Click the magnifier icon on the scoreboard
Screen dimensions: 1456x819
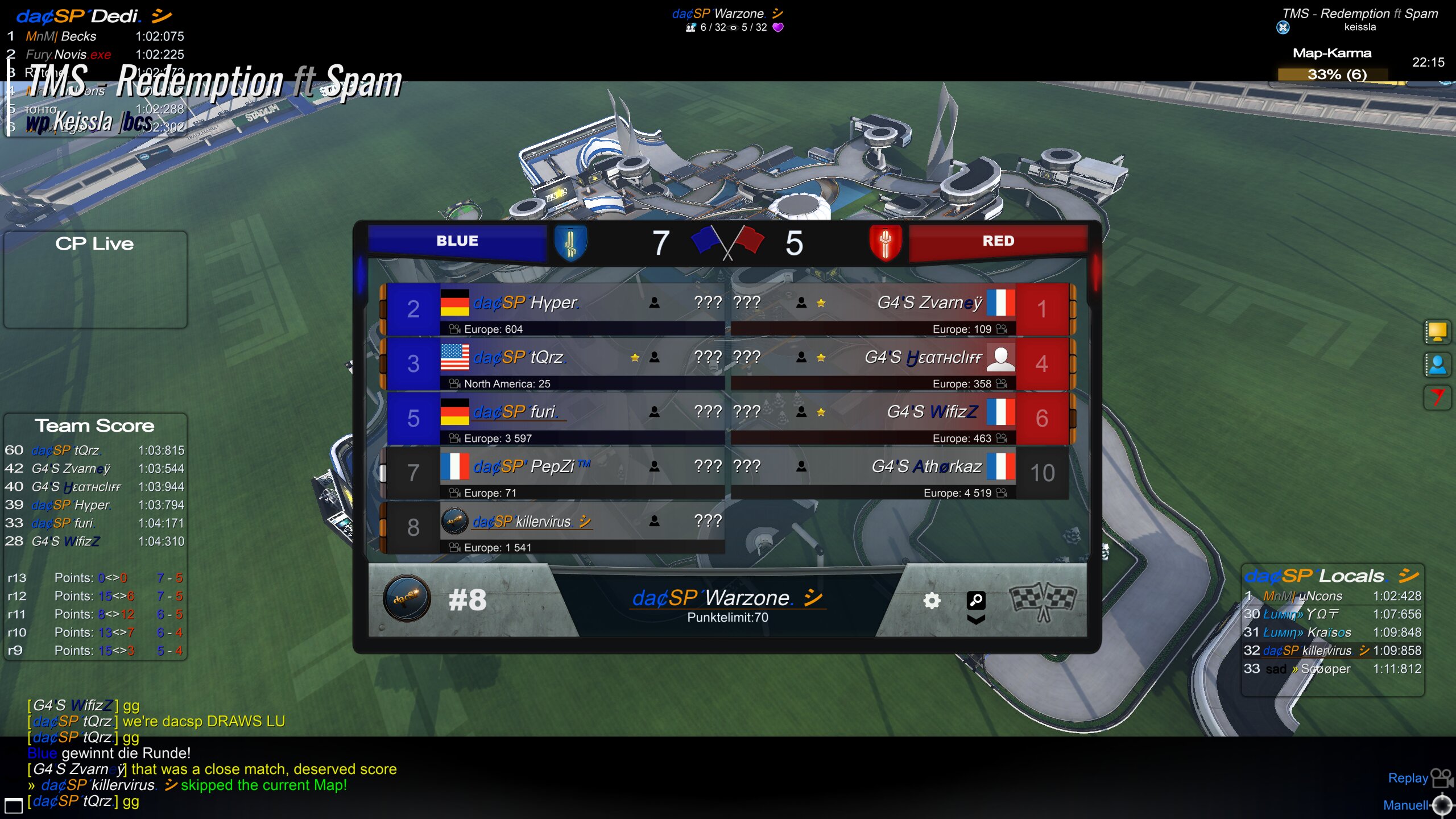tap(976, 600)
